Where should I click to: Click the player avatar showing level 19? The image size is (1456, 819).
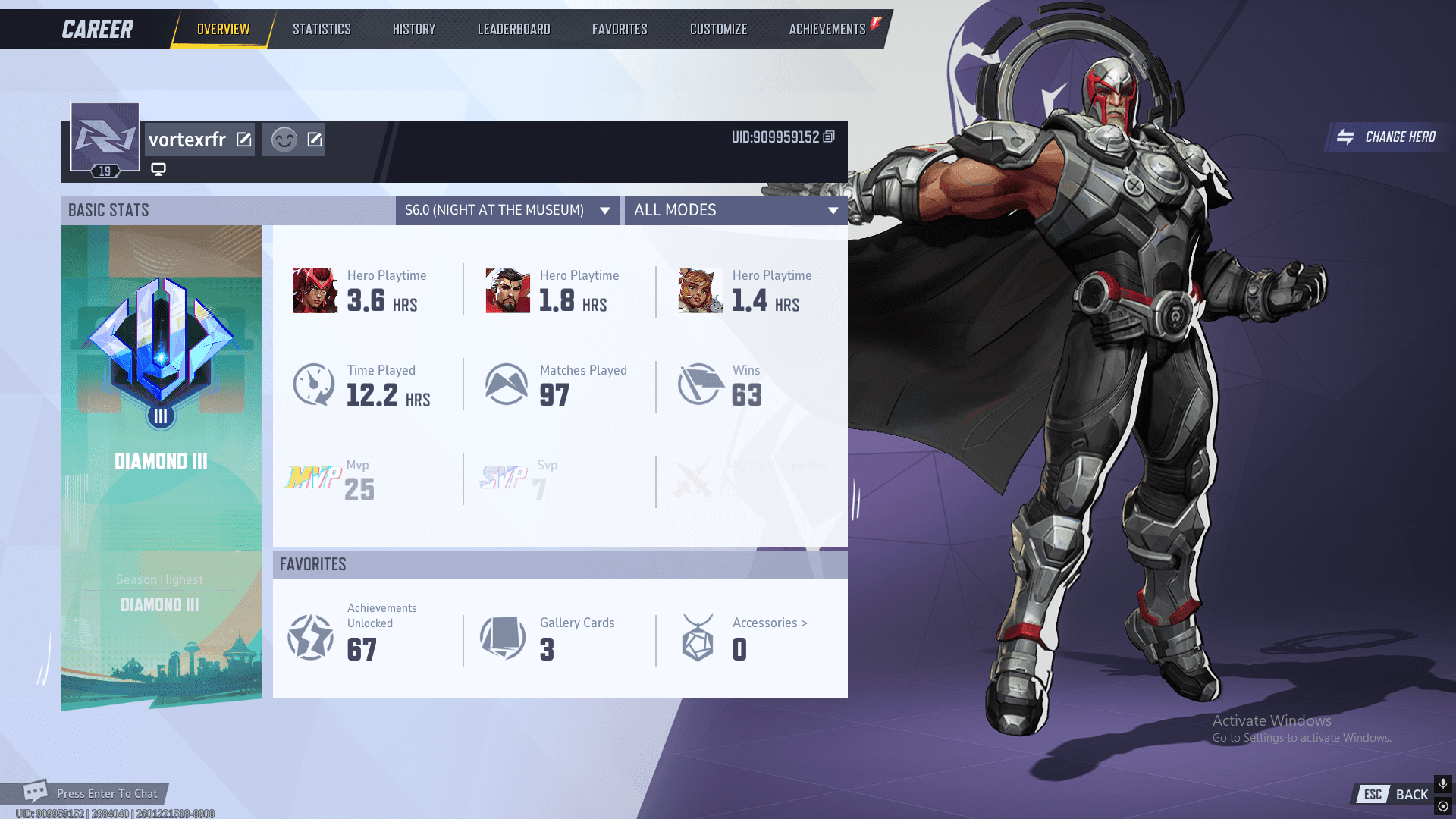click(x=105, y=137)
